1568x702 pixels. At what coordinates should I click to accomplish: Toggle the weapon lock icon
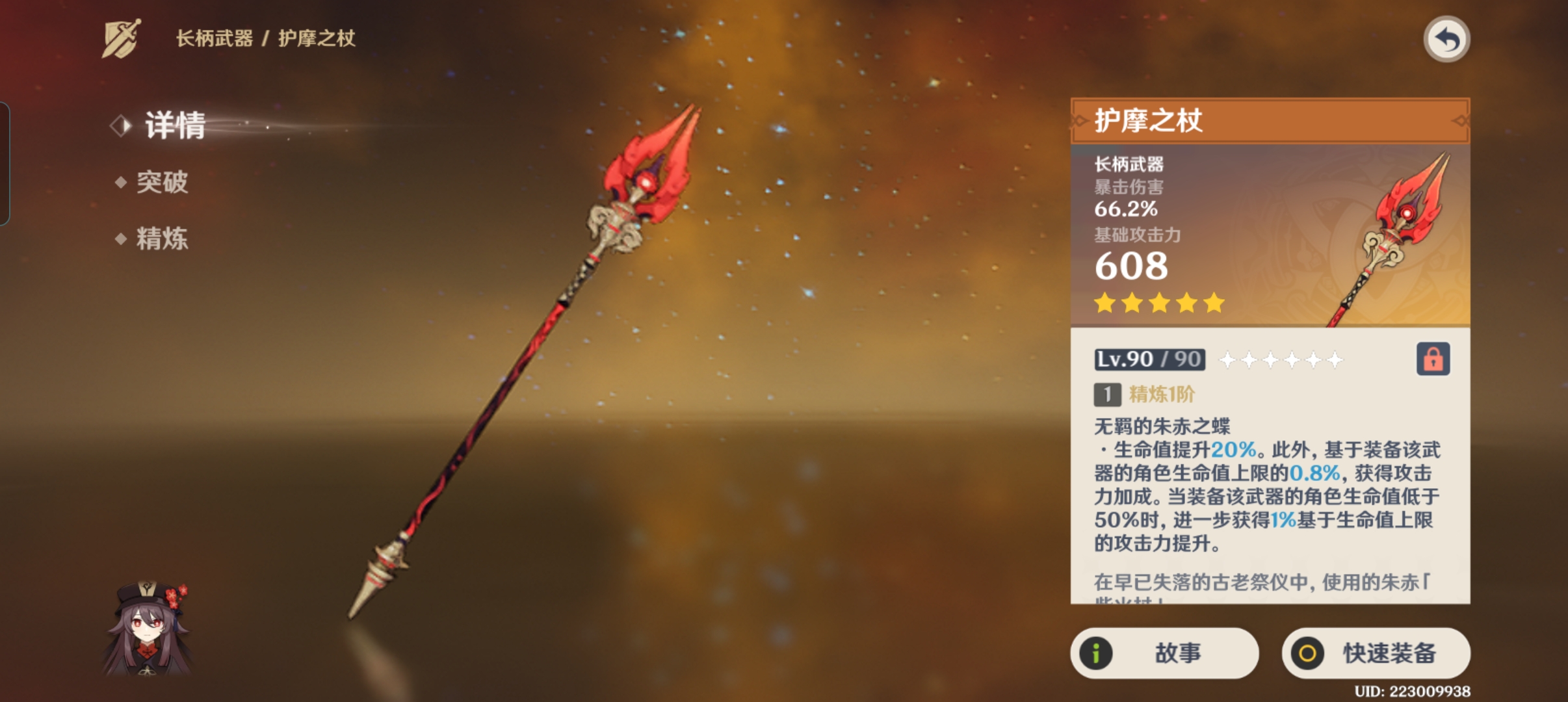[x=1433, y=359]
